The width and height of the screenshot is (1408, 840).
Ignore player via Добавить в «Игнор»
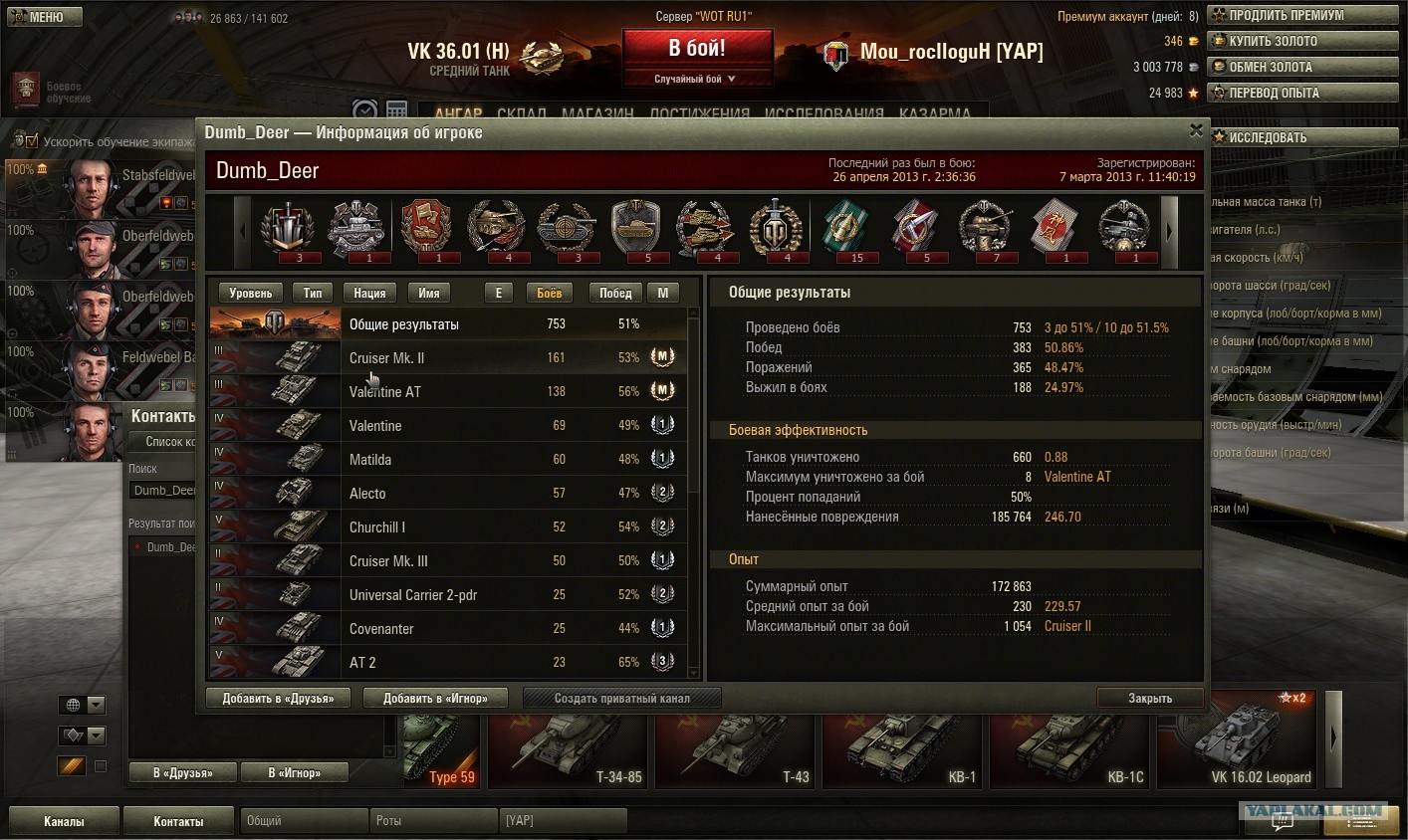point(435,698)
